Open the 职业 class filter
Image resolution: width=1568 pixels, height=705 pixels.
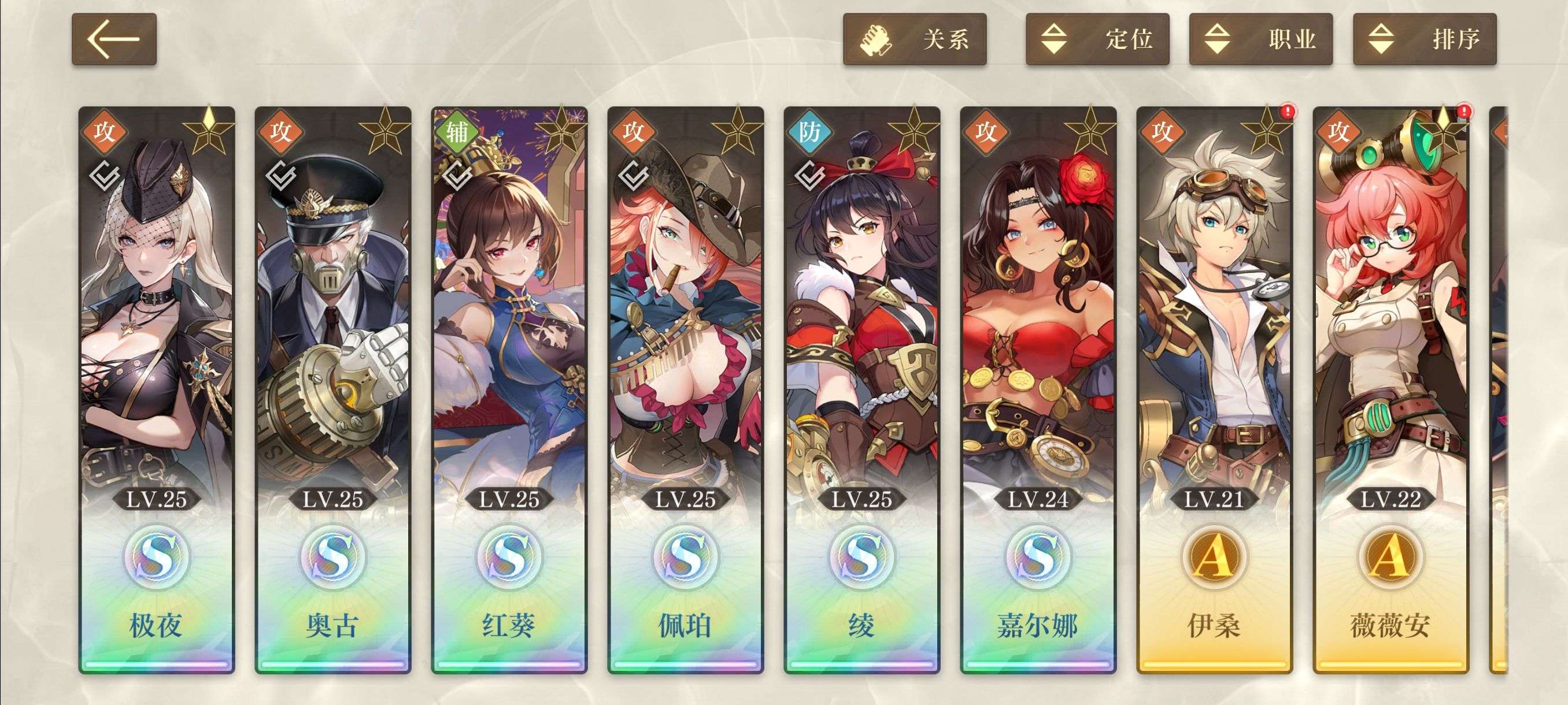click(1260, 39)
